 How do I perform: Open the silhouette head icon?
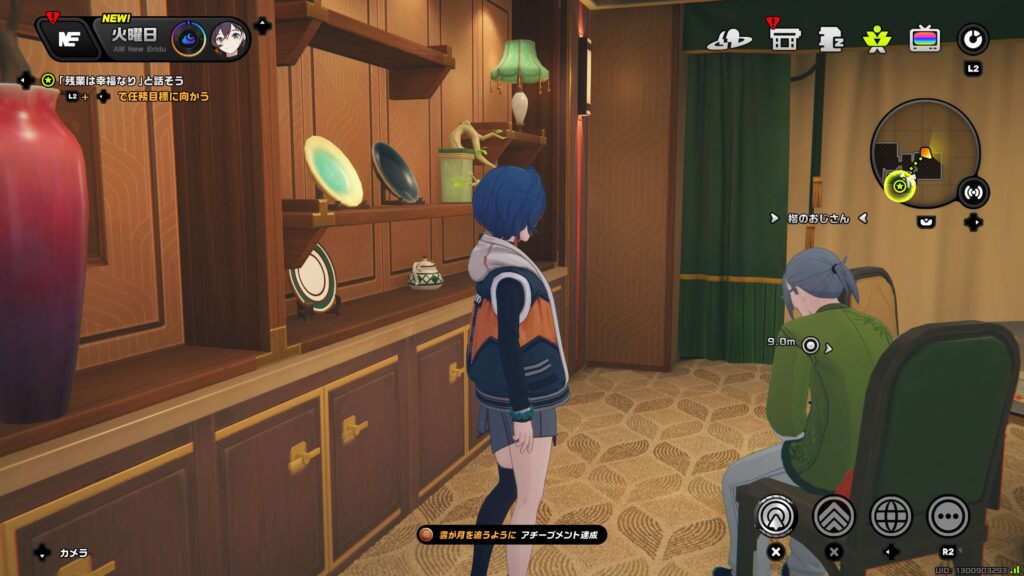pos(830,40)
